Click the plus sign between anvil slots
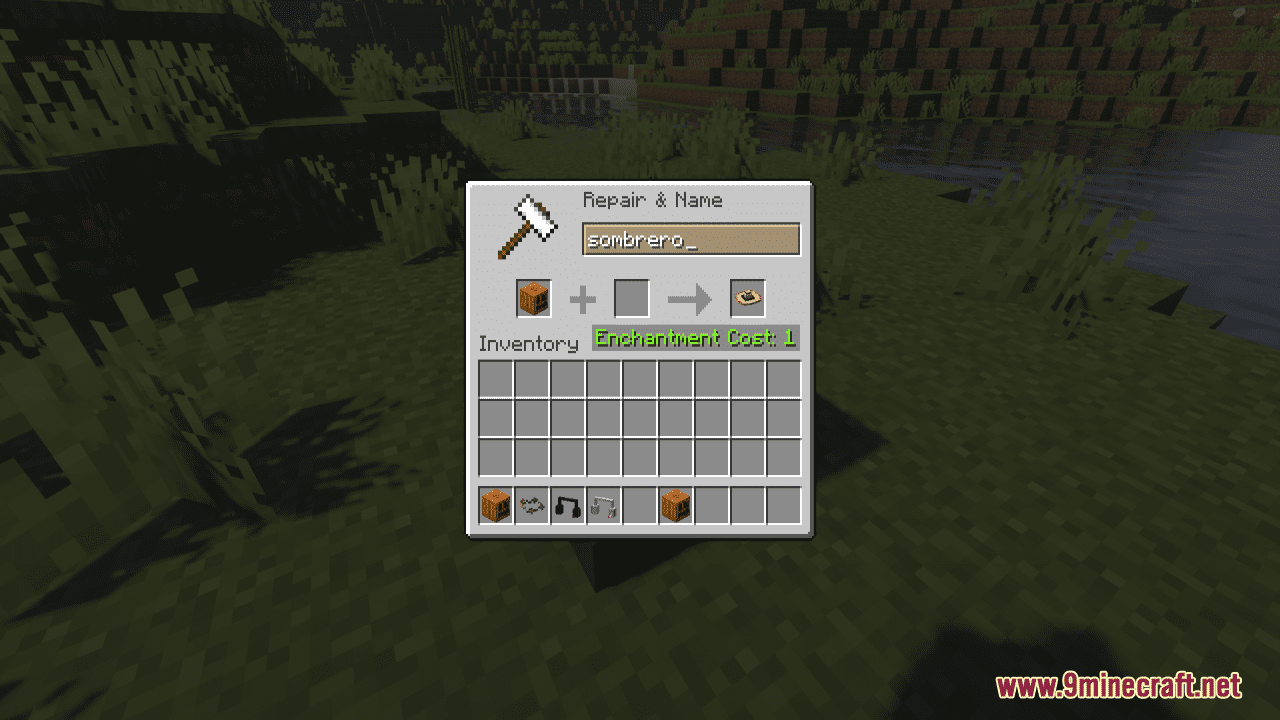1280x720 pixels. 582,298
